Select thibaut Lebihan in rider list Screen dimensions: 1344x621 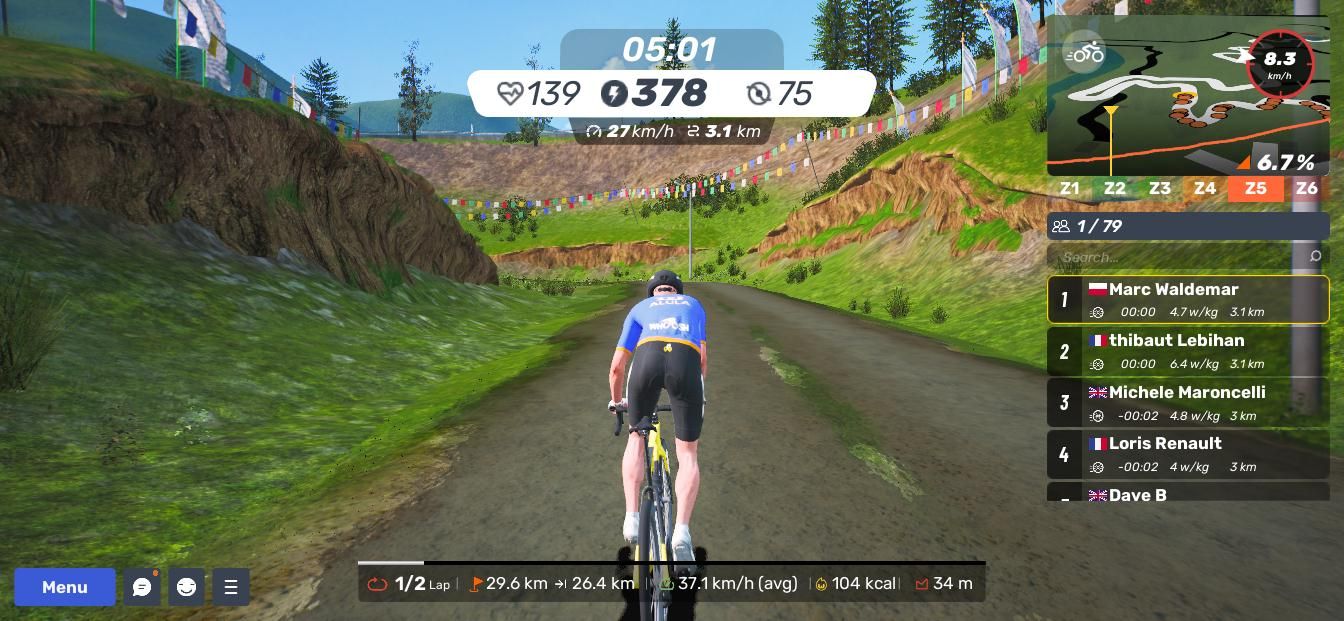click(1188, 351)
